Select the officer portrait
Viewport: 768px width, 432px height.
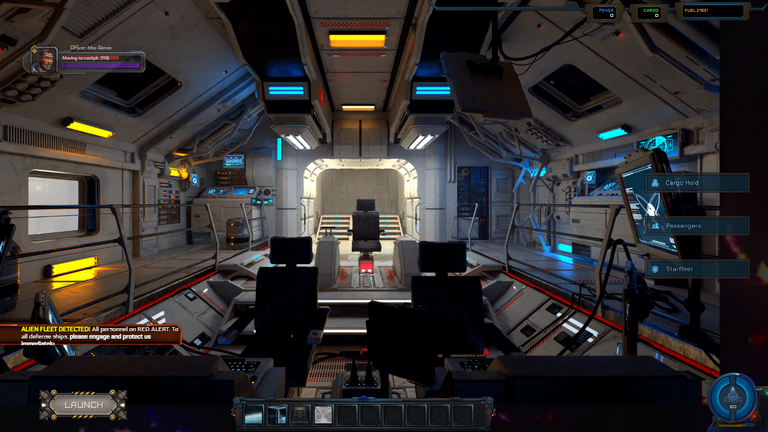[x=44, y=61]
